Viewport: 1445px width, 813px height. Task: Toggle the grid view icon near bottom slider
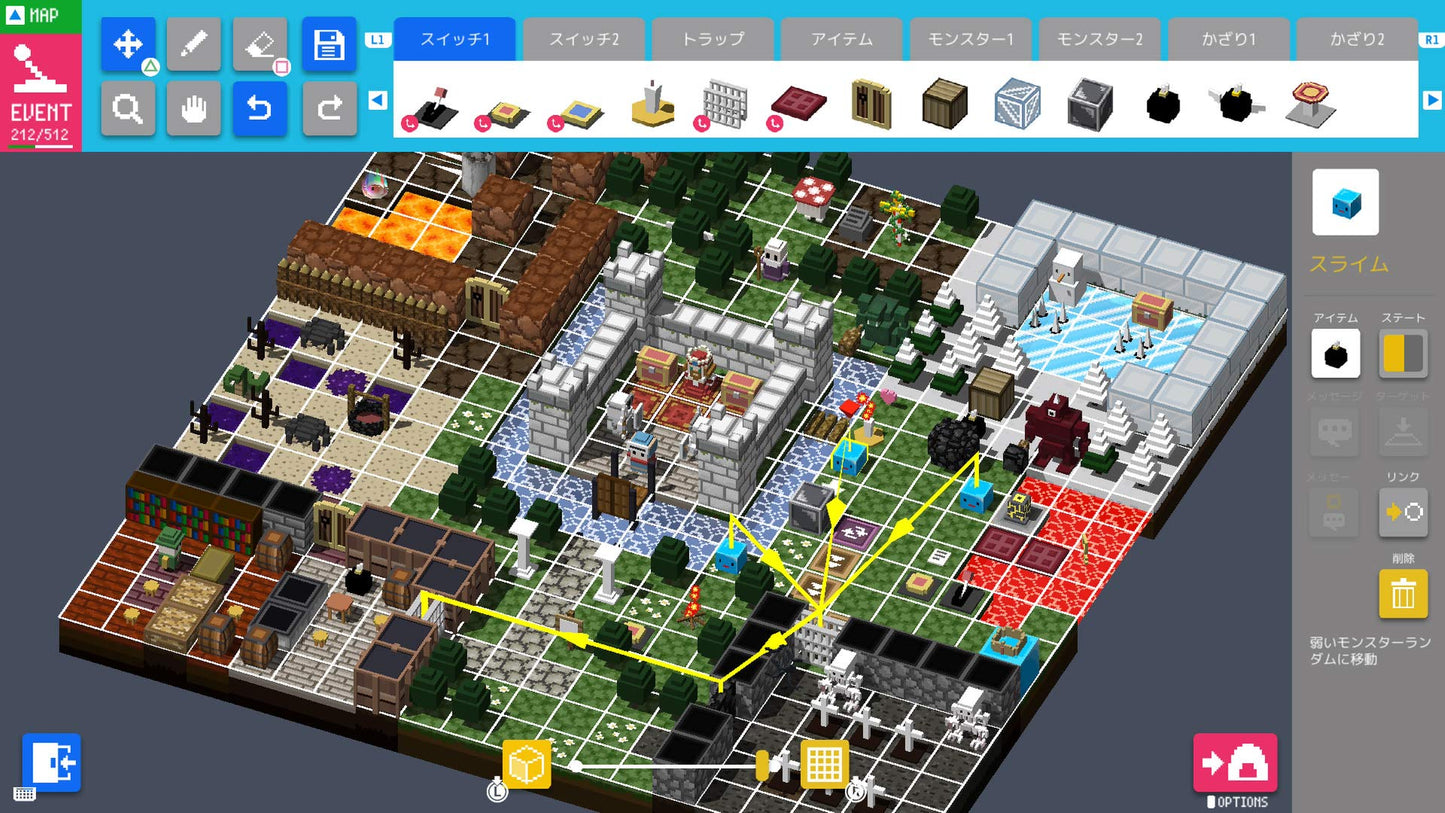point(823,763)
